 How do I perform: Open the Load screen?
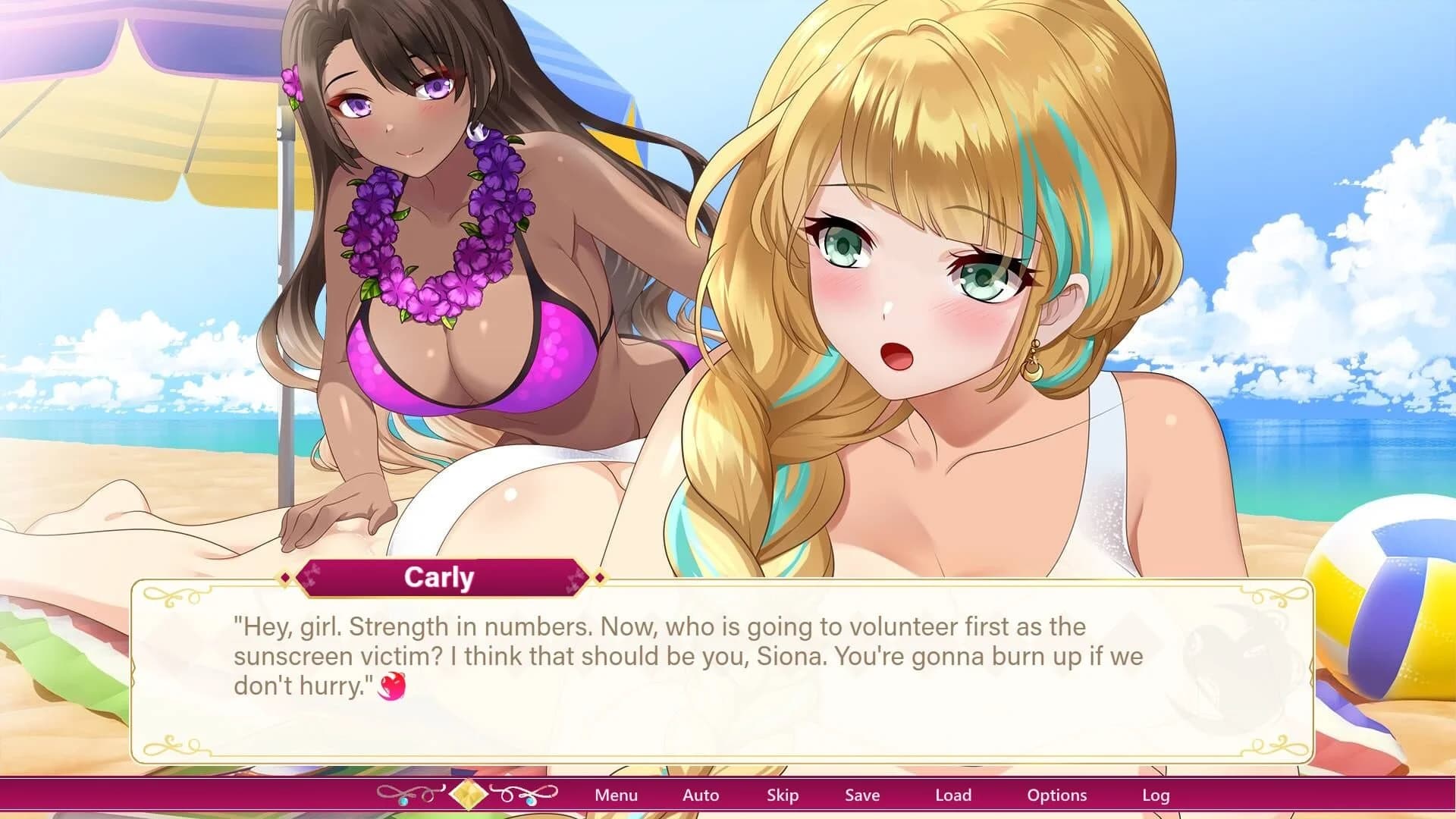click(x=954, y=795)
